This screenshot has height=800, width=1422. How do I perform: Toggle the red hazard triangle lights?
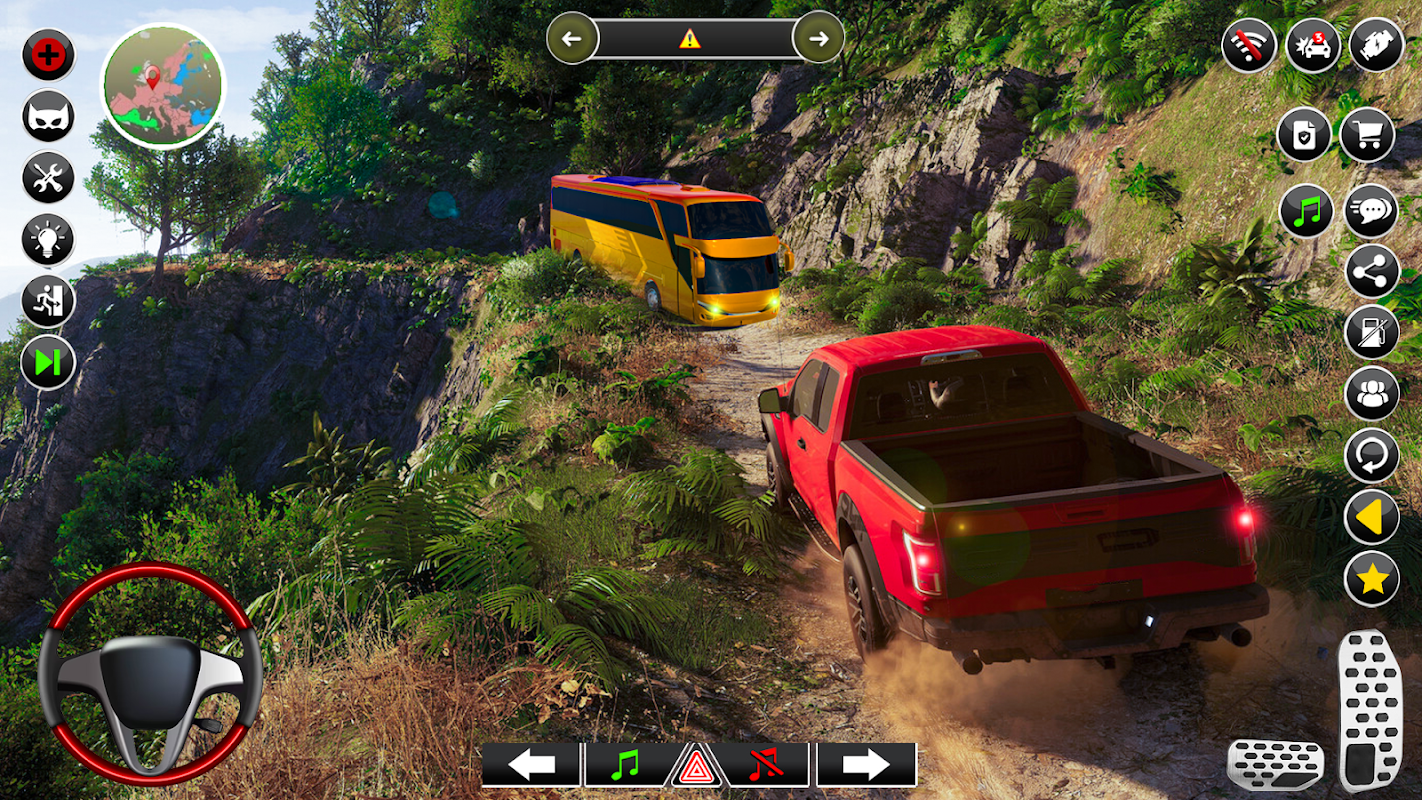(x=697, y=768)
